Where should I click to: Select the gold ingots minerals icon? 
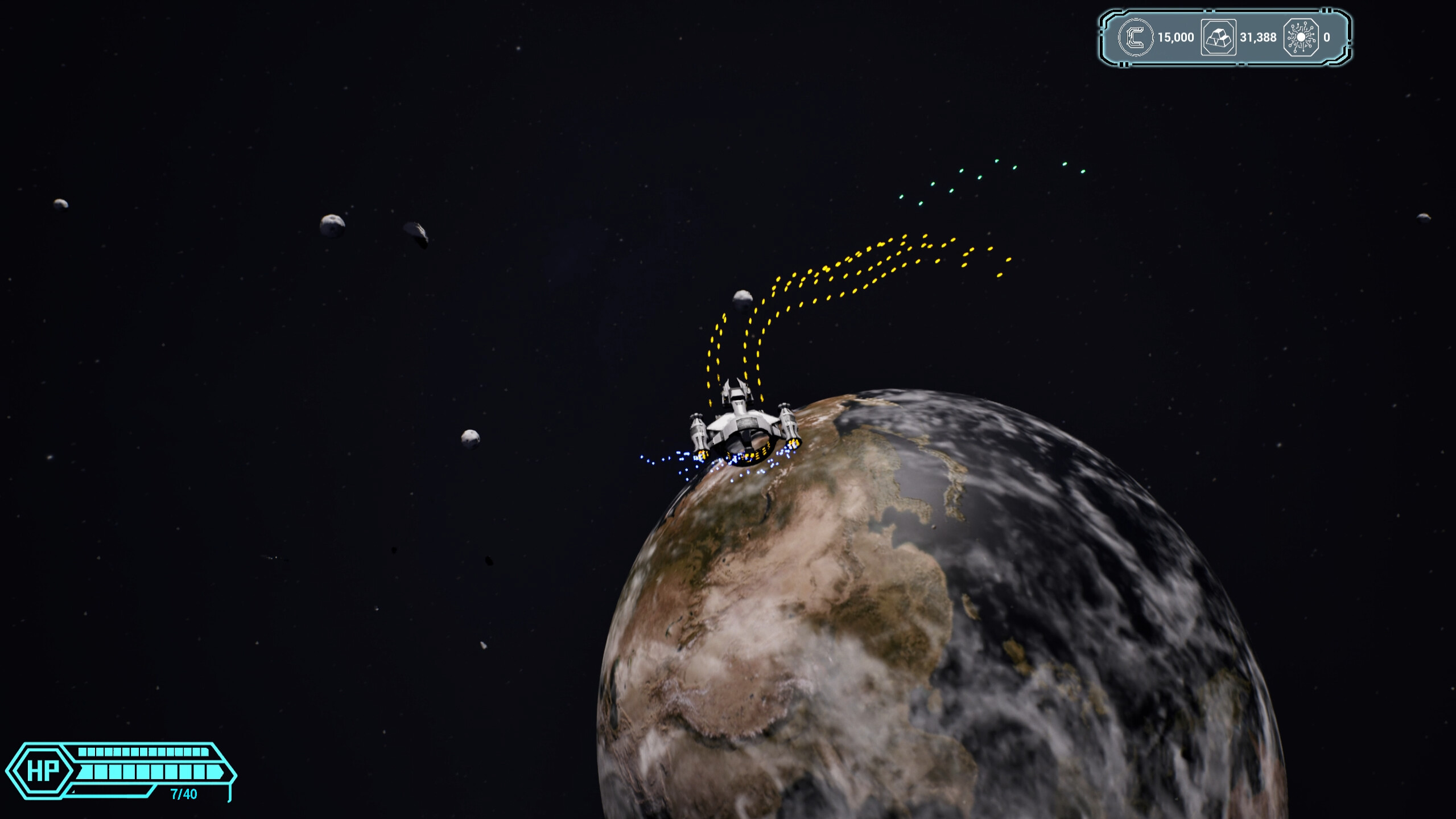(x=1218, y=37)
